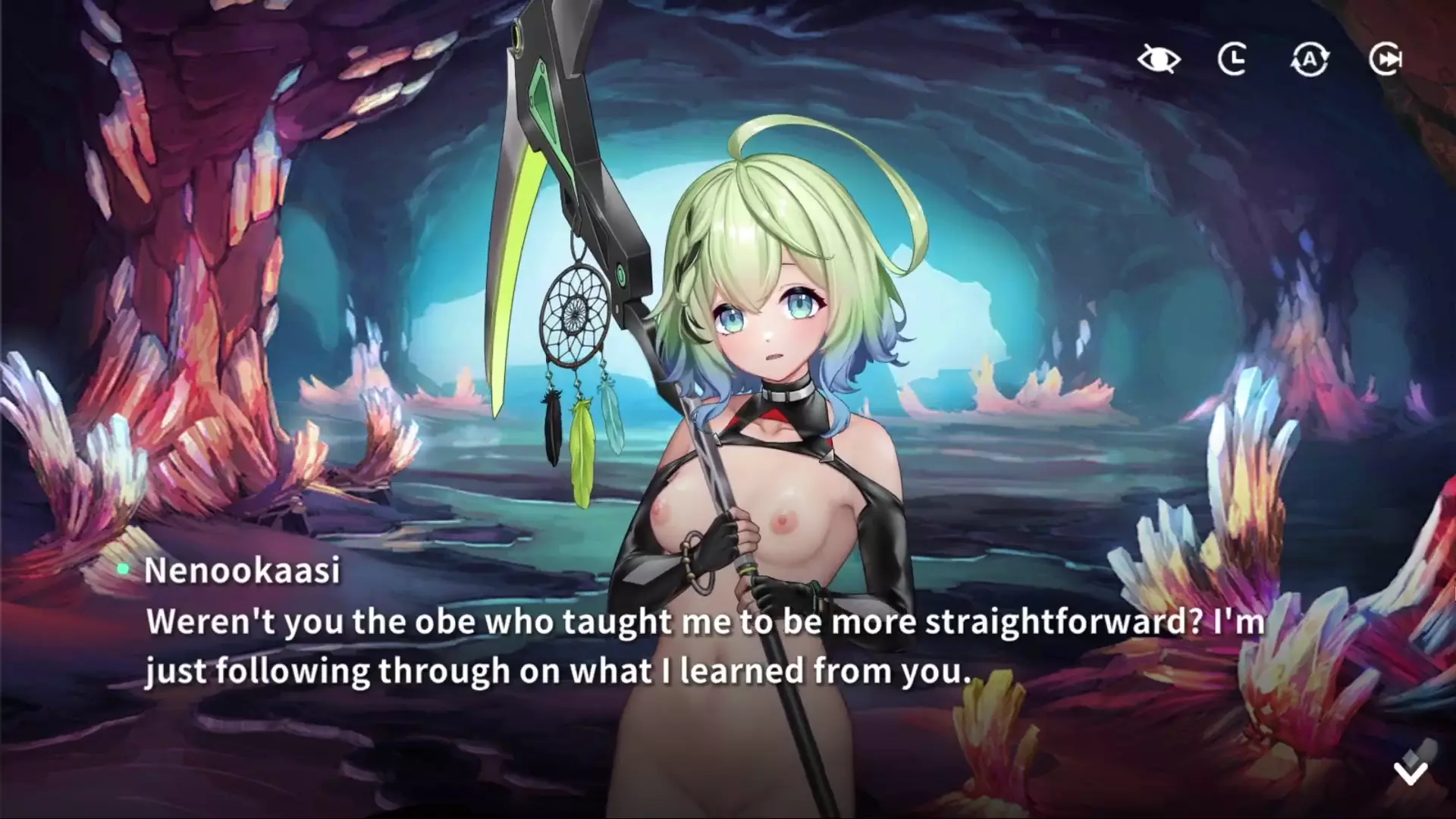Advance dialogue with the down arrow
The height and width of the screenshot is (819, 1456).
pos(1410,770)
